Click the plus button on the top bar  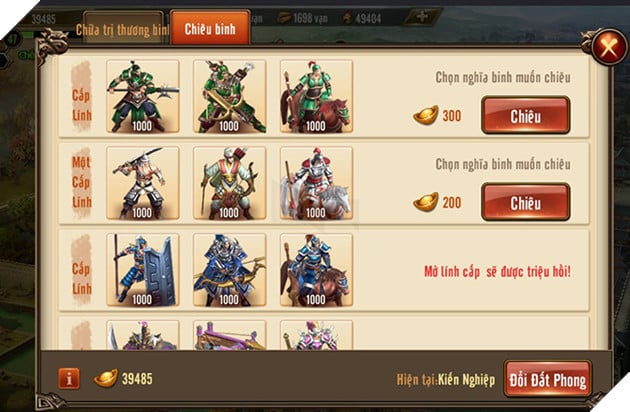tap(423, 16)
